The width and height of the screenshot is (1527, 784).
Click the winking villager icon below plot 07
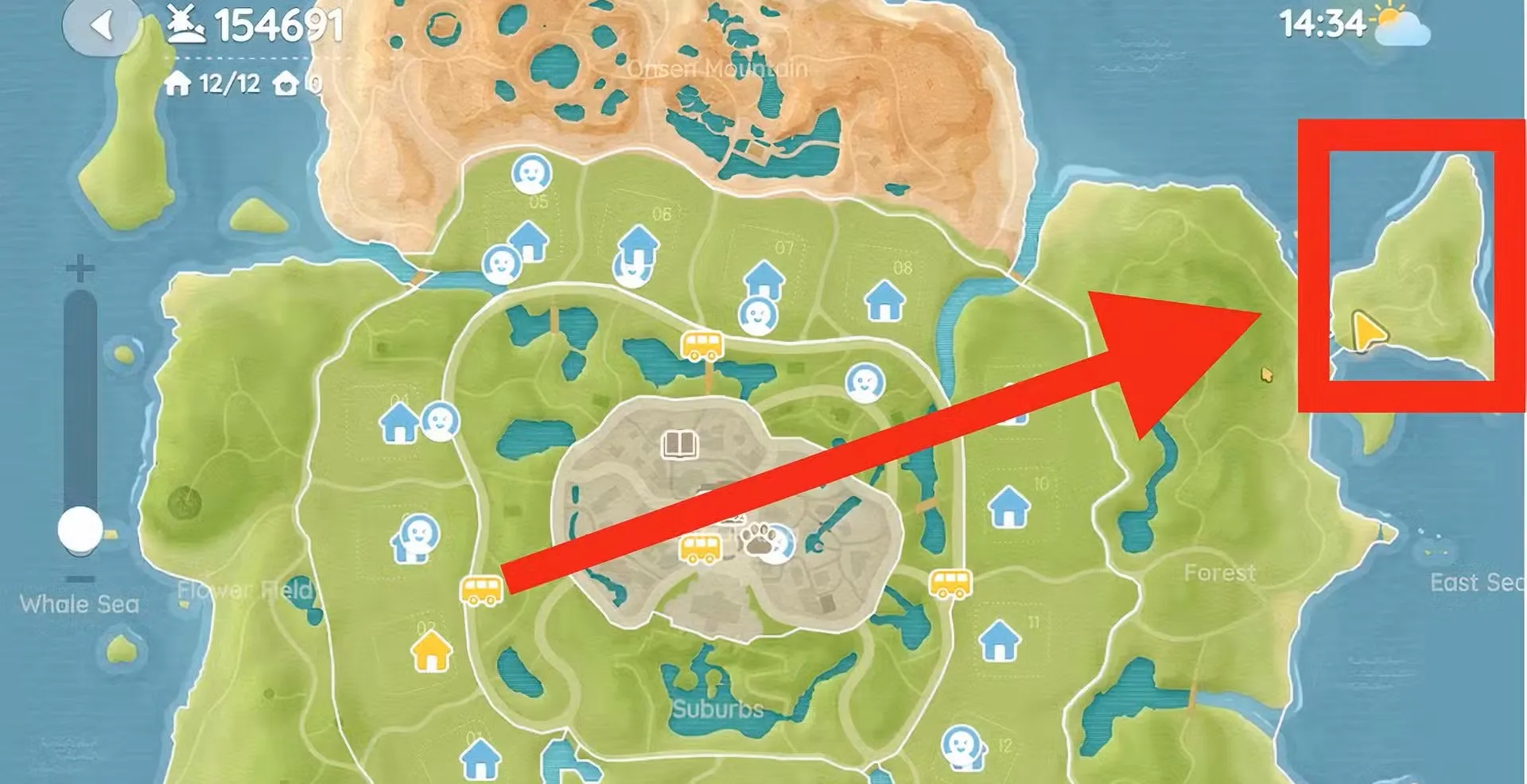click(757, 317)
